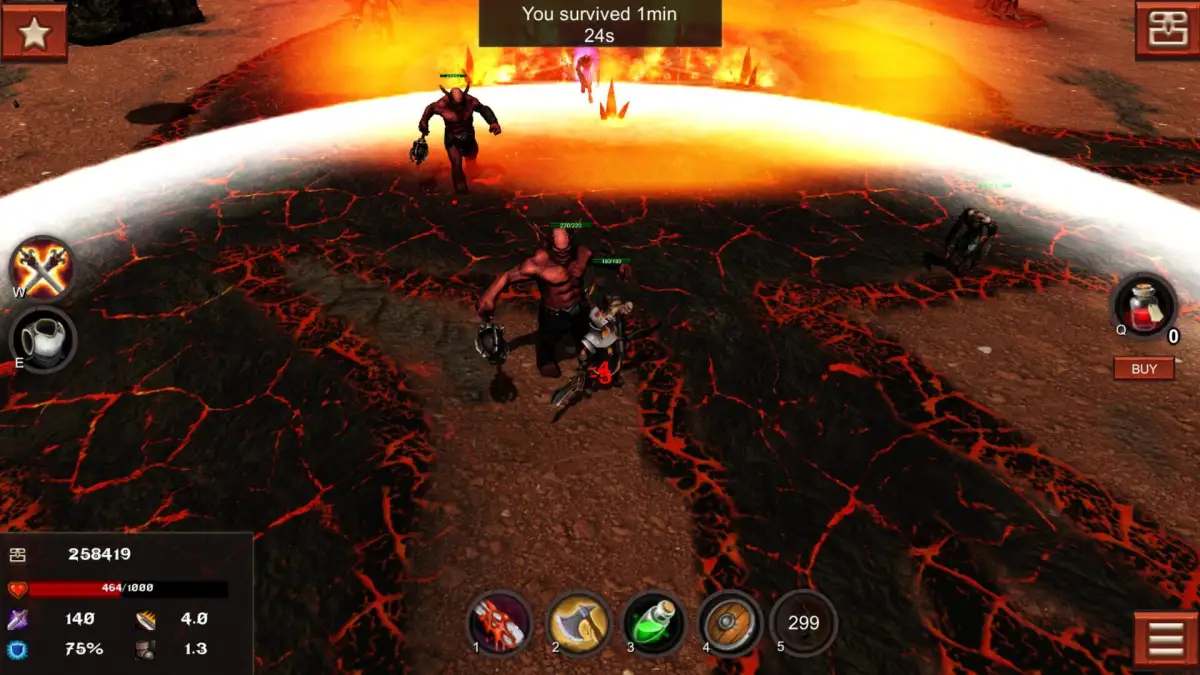This screenshot has height=675, width=1200.
Task: Open the treasure chest inventory button
Action: [x=1167, y=31]
